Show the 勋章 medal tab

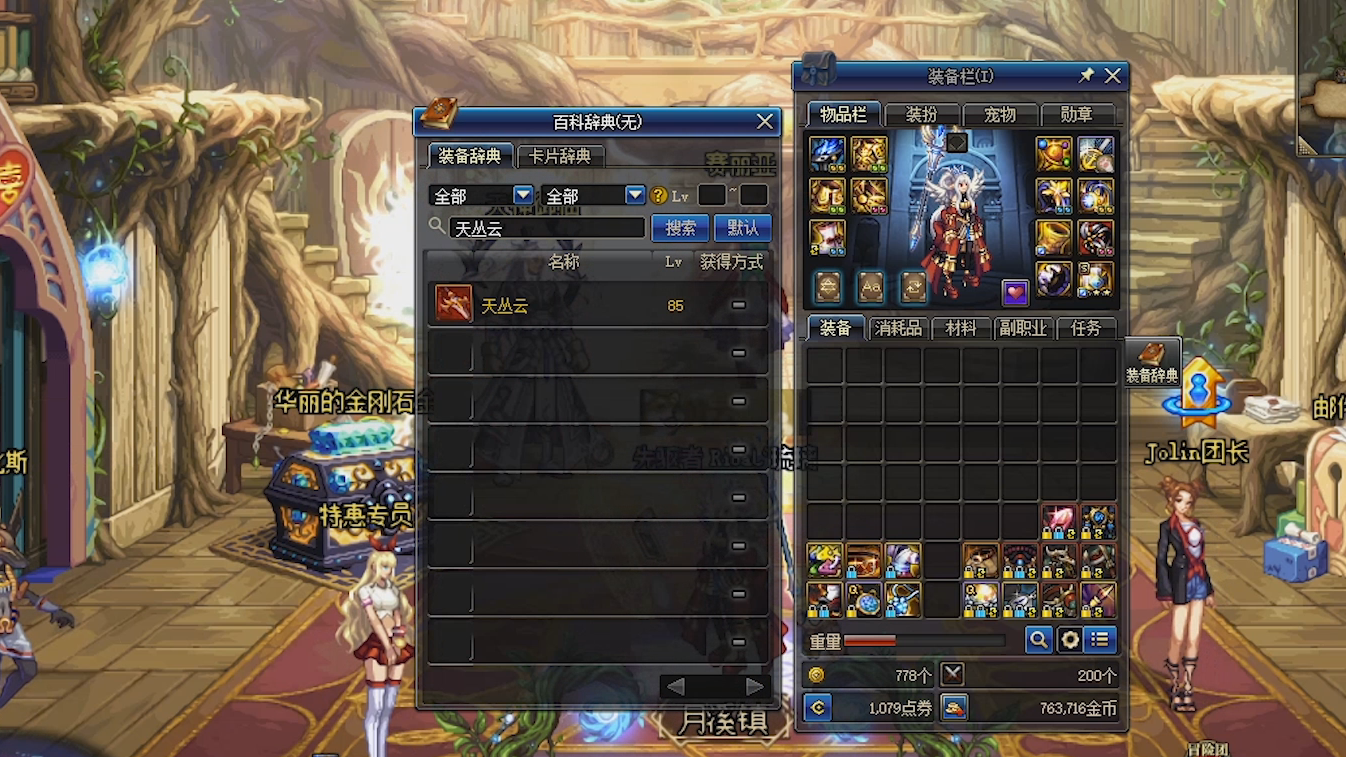click(x=1077, y=115)
